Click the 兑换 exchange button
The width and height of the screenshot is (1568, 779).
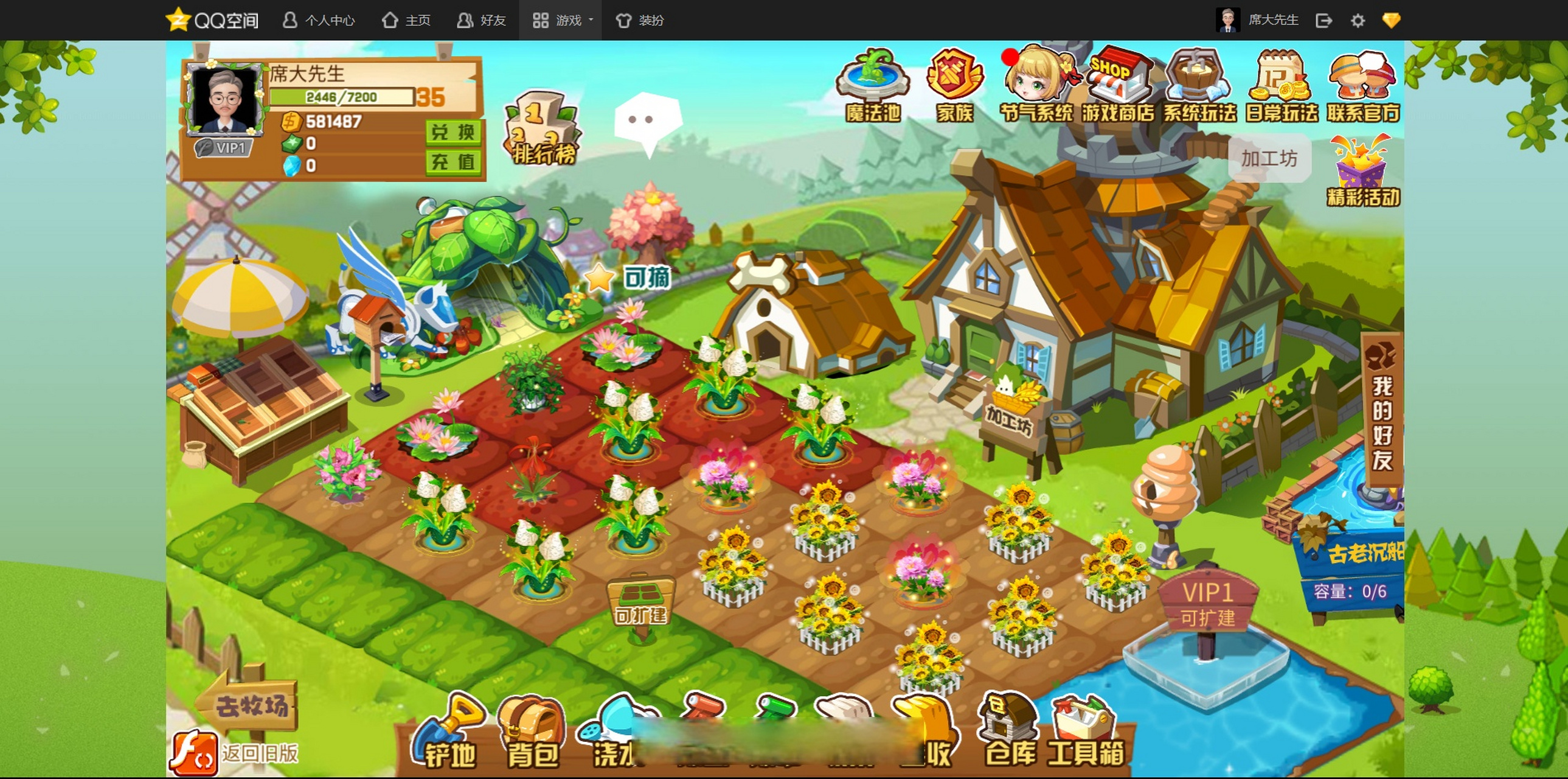(x=453, y=132)
